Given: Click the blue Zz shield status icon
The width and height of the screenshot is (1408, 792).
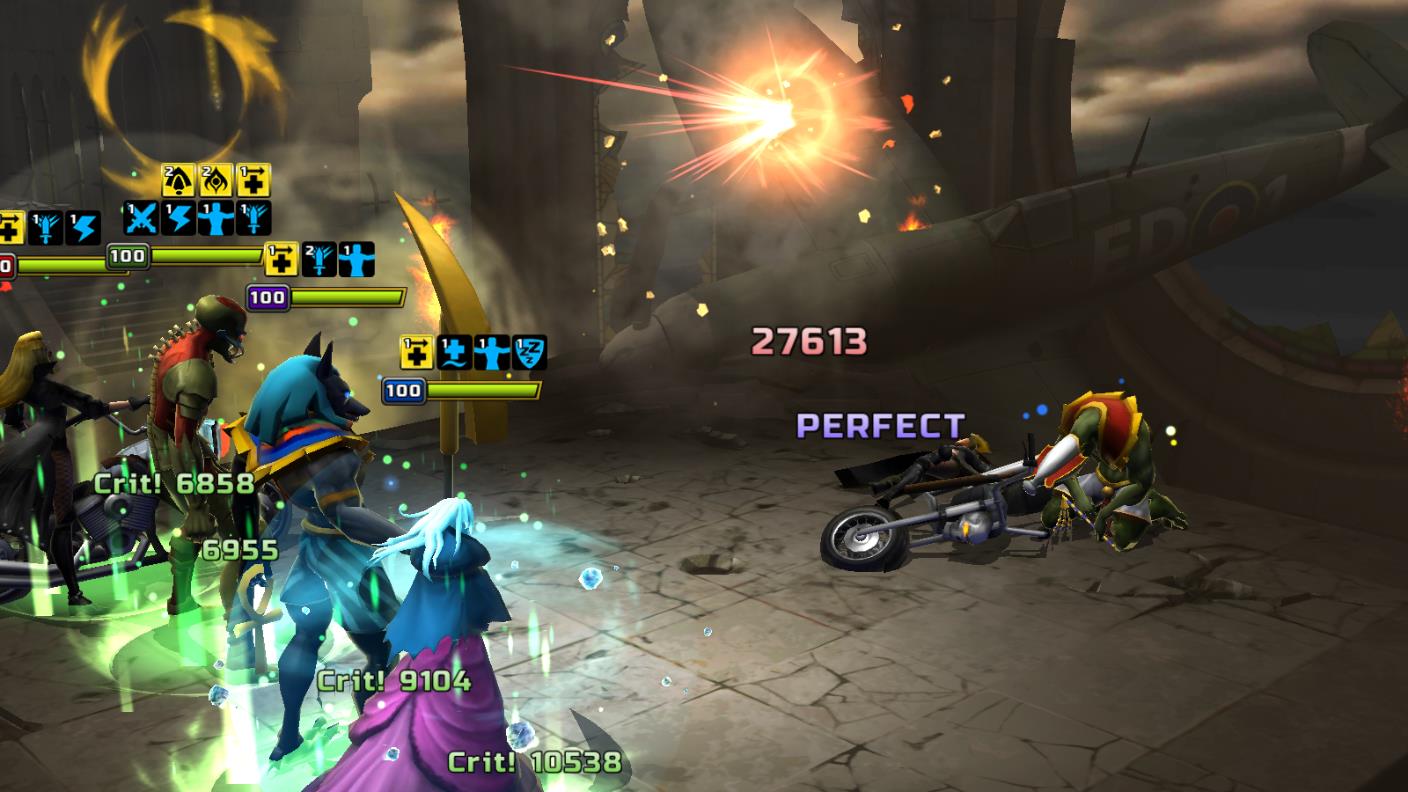Looking at the screenshot, I should [x=530, y=353].
